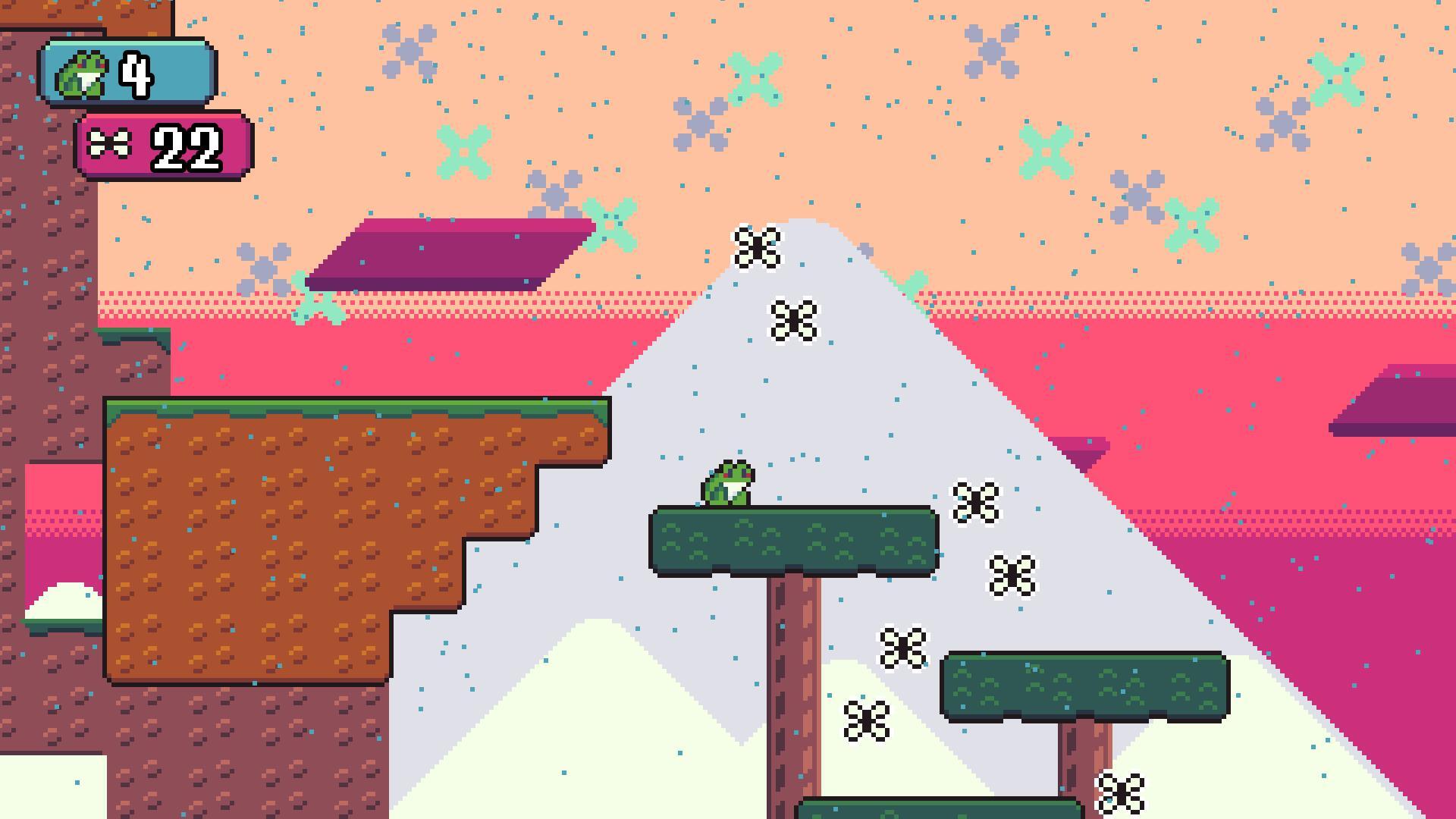
Task: Click the fly near the mountain peak
Action: [x=759, y=246]
